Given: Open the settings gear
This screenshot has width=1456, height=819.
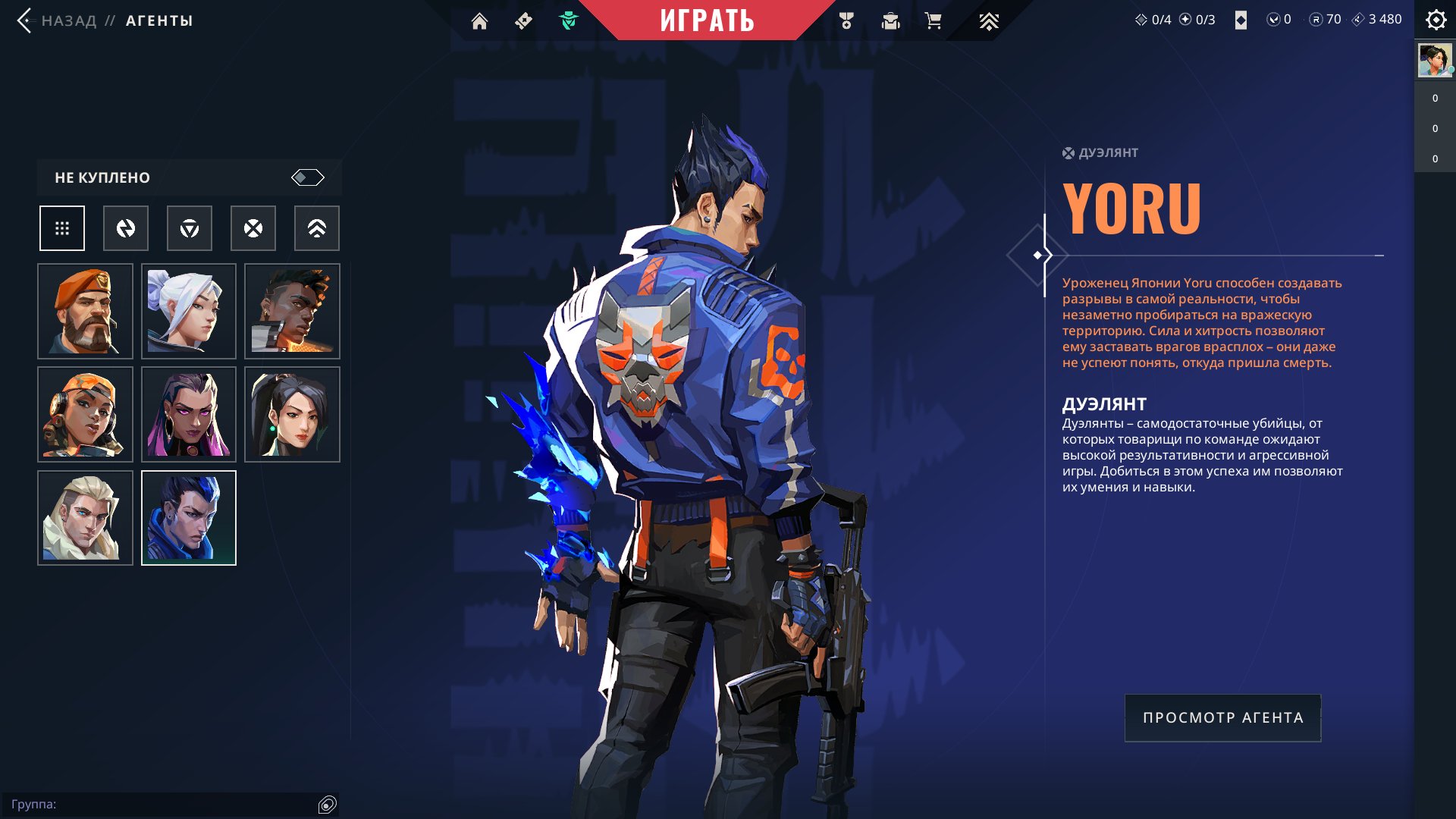Looking at the screenshot, I should pos(1436,20).
